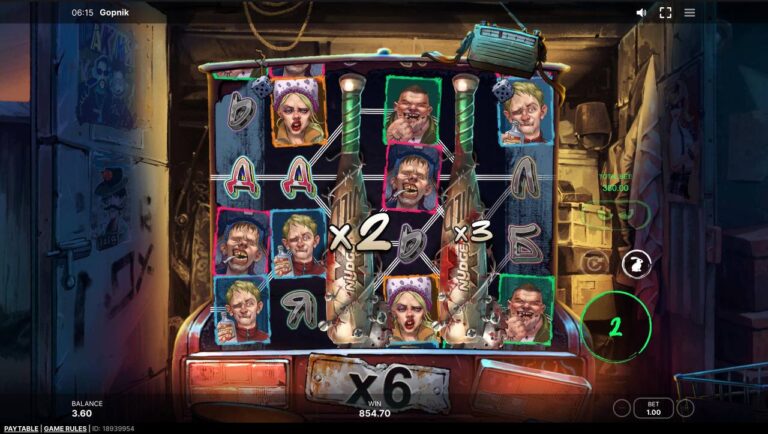Increase the bet with the plus button
Screen dimensions: 768x434
(x=686, y=408)
